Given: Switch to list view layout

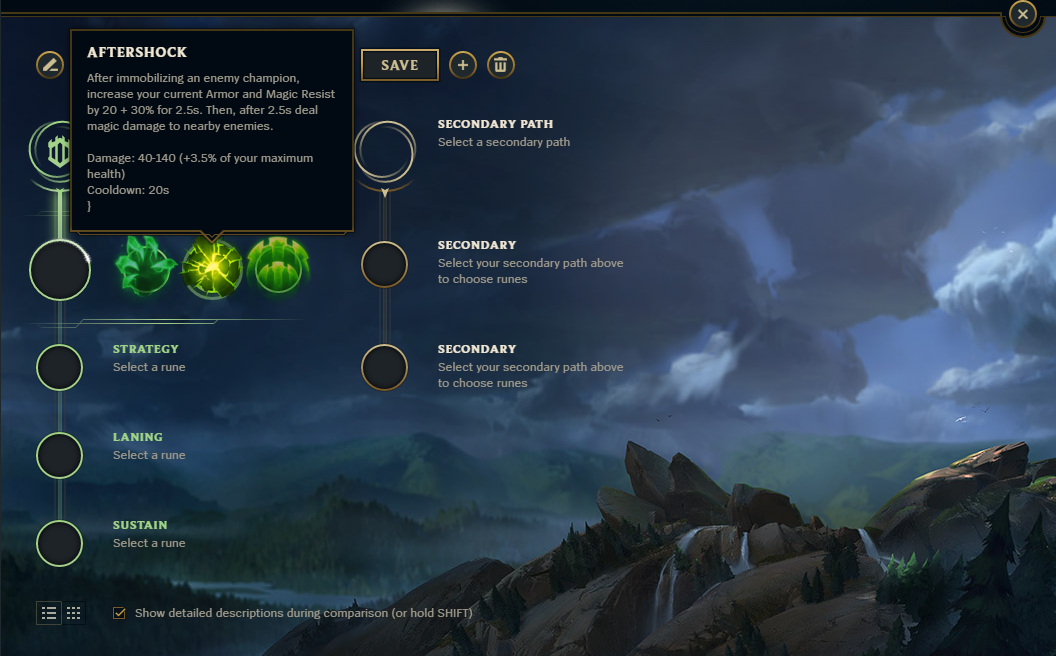Looking at the screenshot, I should pos(49,613).
